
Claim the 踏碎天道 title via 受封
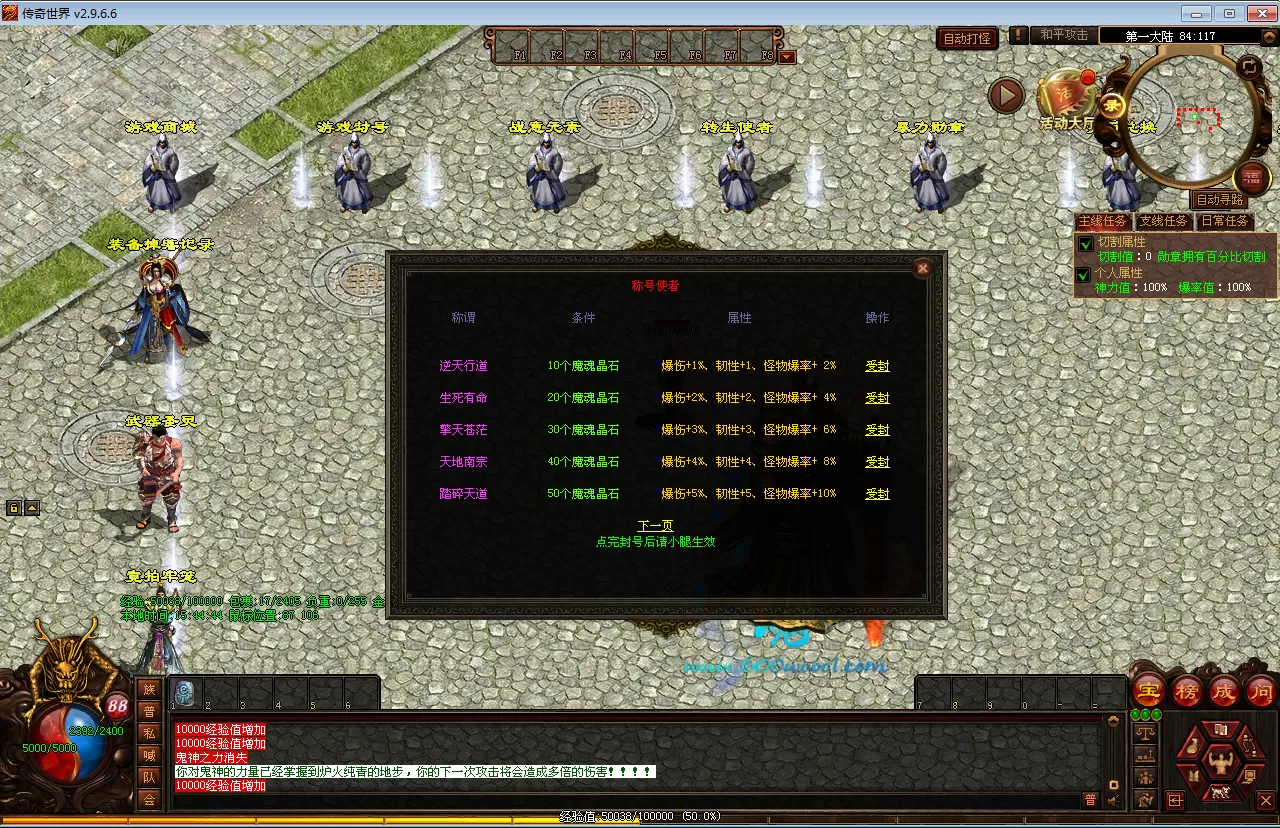coord(877,494)
